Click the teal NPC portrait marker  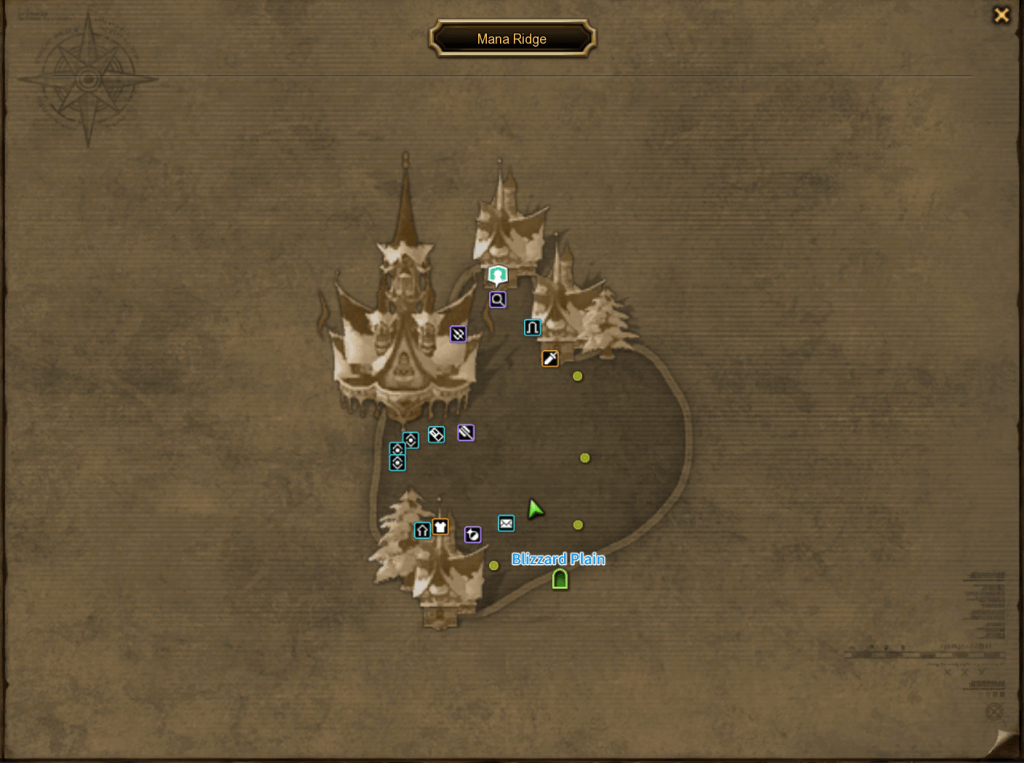498,275
